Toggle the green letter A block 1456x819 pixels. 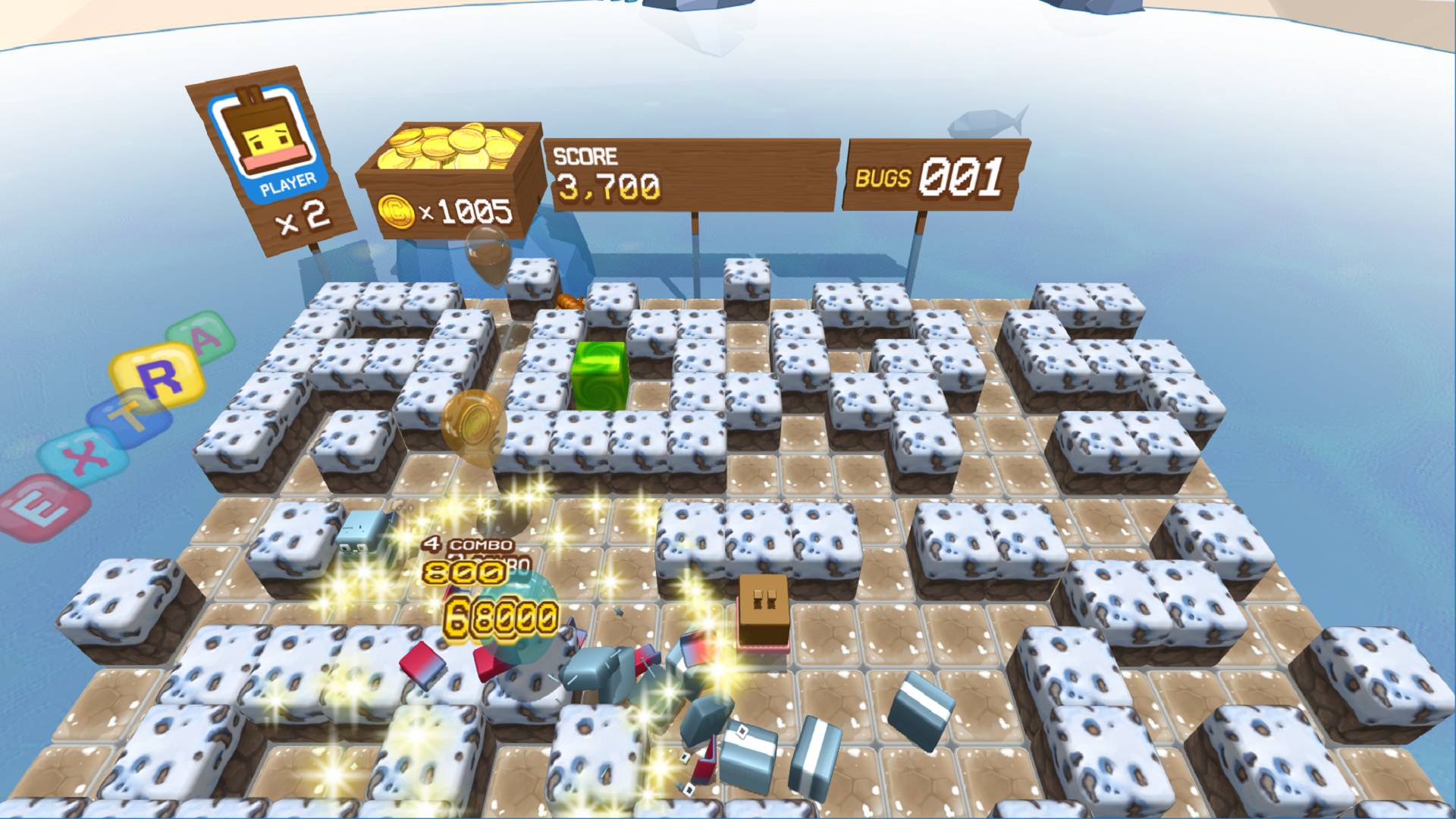pyautogui.click(x=199, y=339)
